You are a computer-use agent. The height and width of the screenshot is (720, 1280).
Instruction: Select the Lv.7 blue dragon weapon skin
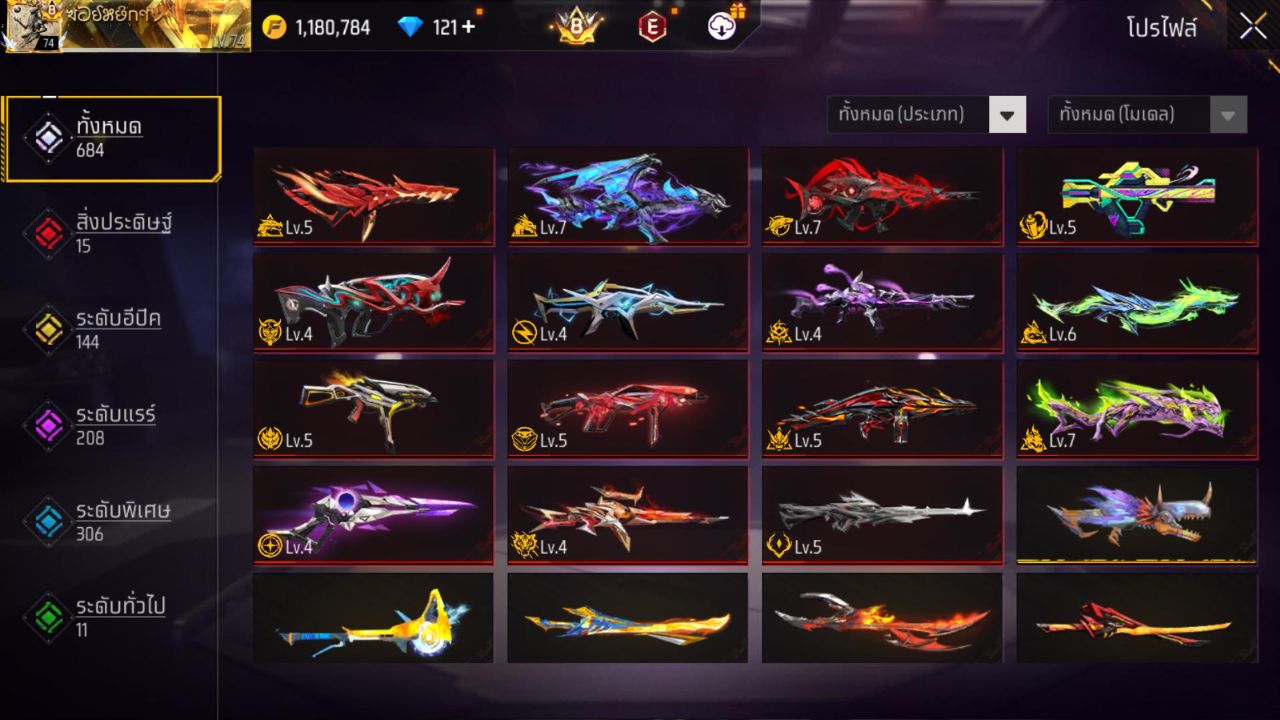[627, 195]
